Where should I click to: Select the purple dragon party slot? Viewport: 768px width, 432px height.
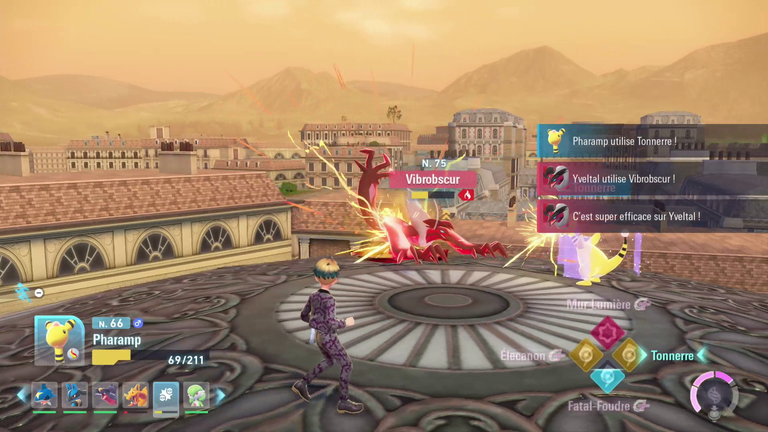click(x=105, y=396)
